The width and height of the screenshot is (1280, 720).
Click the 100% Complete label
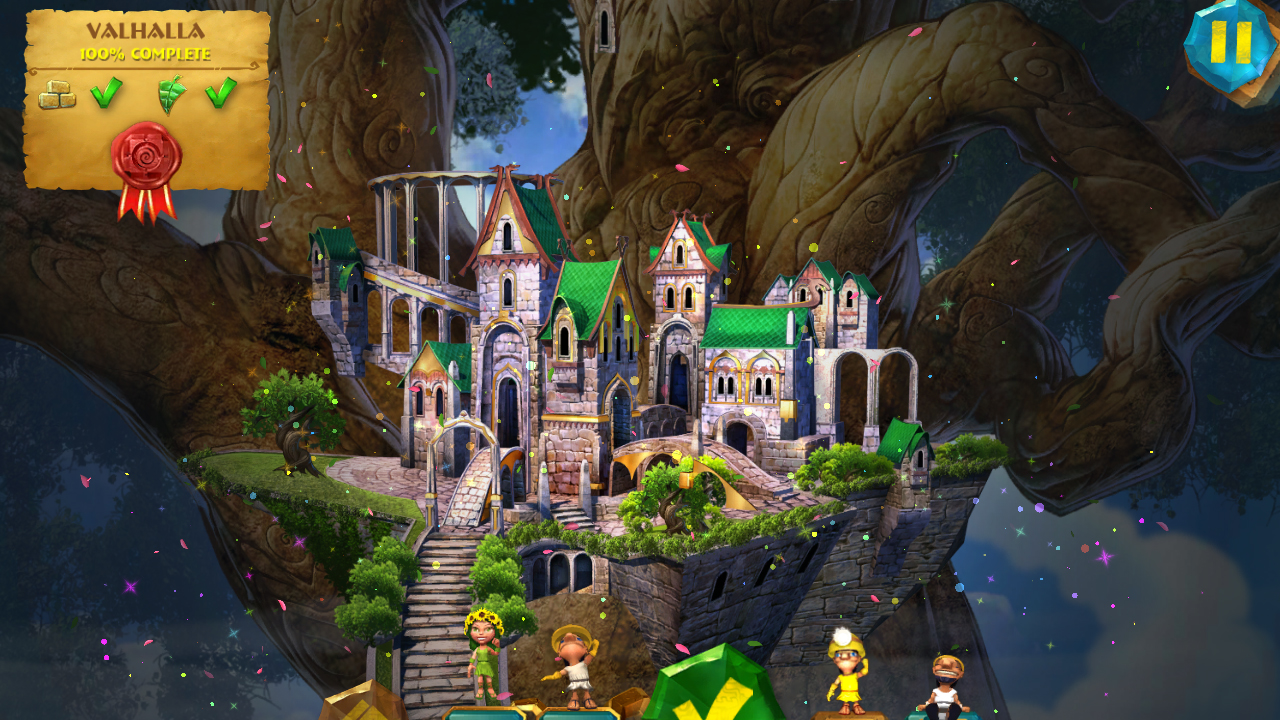(144, 53)
